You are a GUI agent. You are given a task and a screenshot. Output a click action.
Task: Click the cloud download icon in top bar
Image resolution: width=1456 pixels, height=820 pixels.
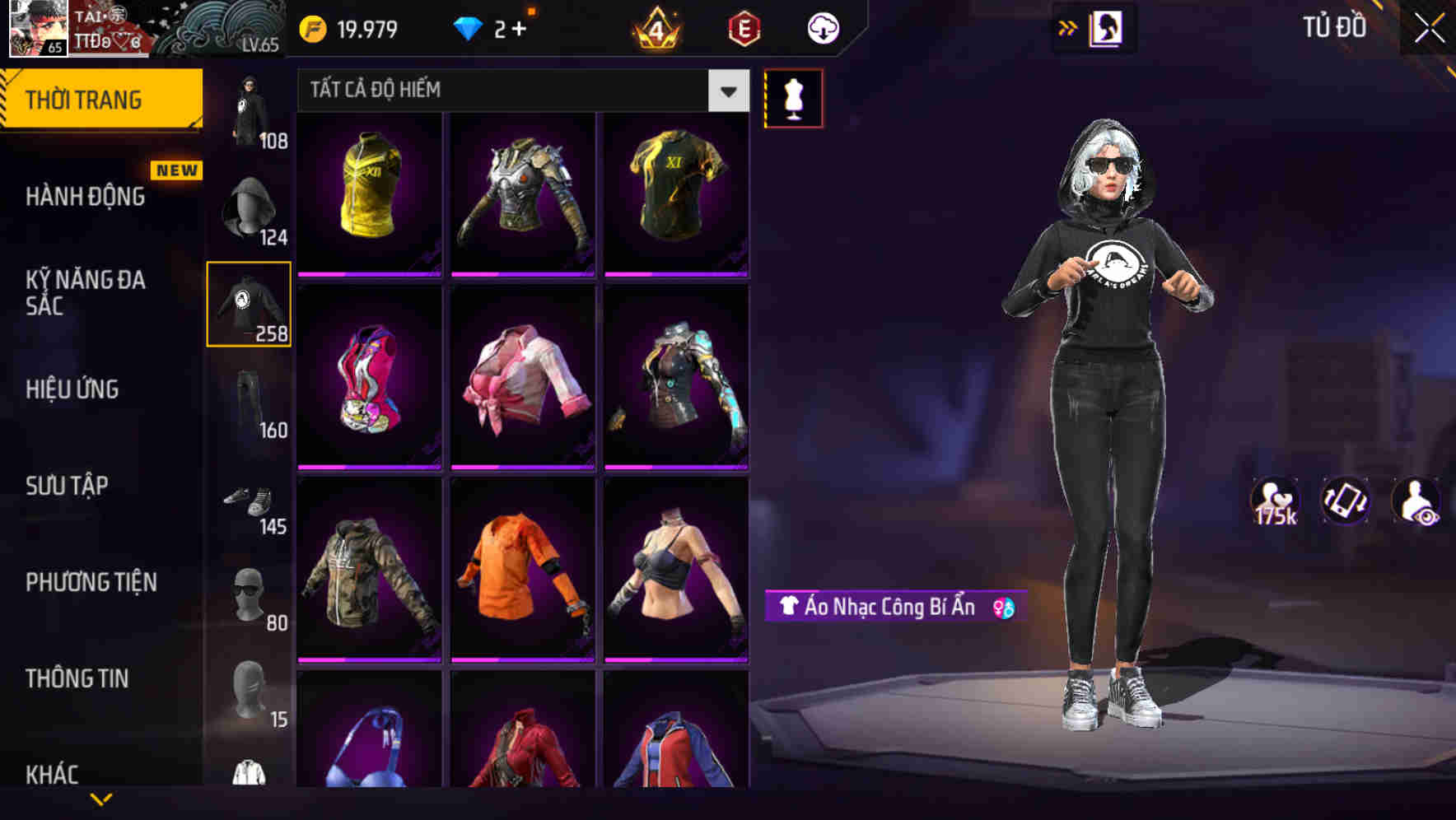821,27
